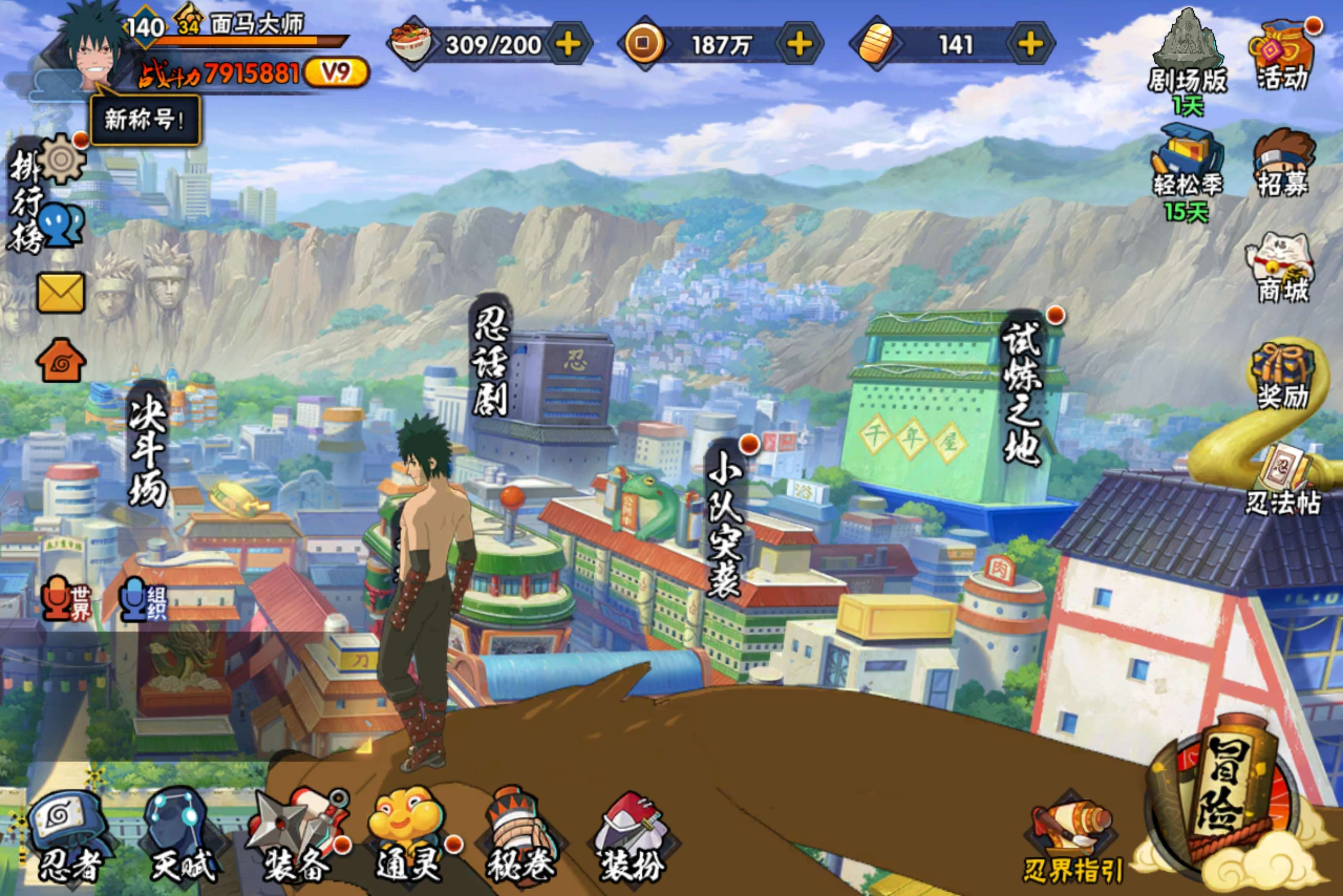Open the 商城 shop
Image resolution: width=1343 pixels, height=896 pixels.
(1282, 268)
